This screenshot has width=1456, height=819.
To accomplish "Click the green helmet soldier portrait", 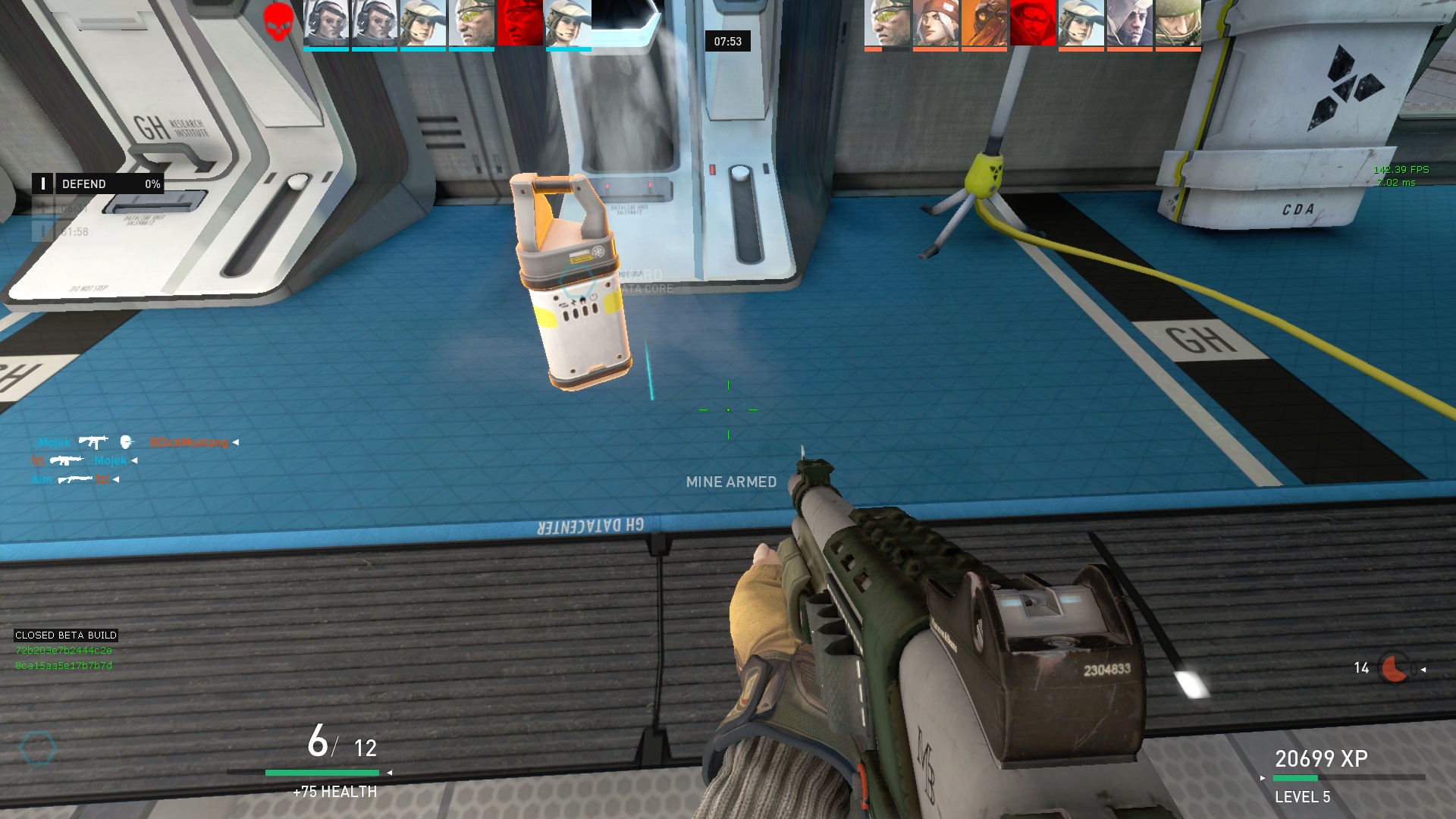I will 1178,24.
